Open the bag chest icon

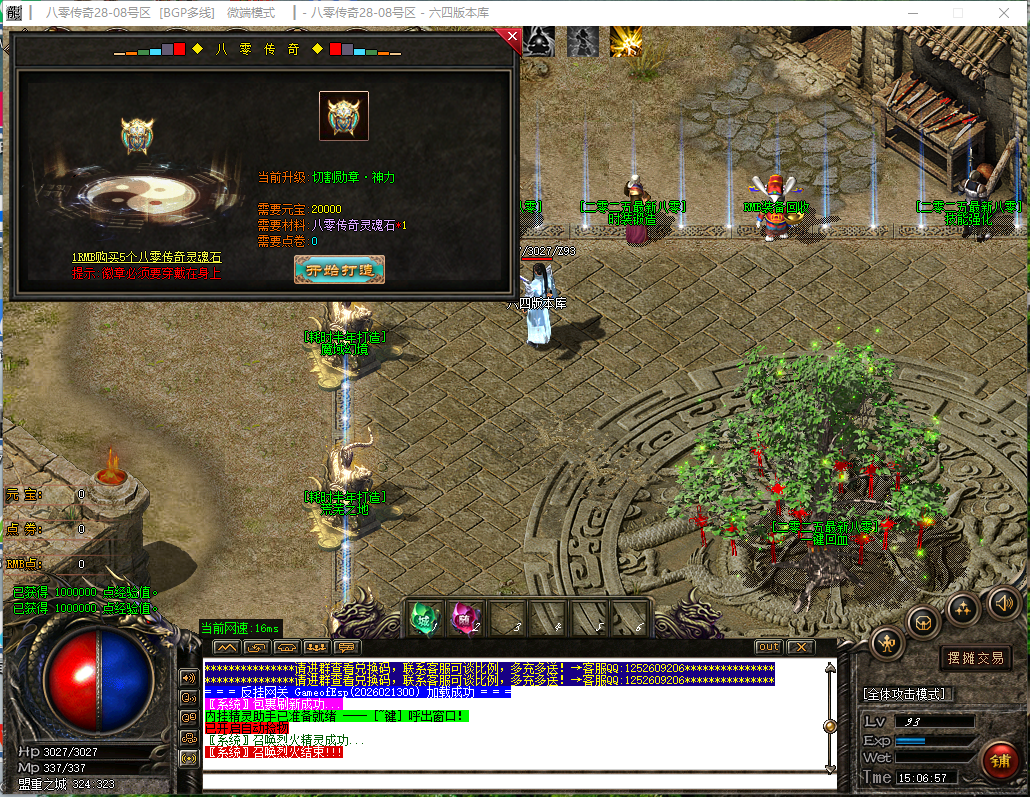click(924, 622)
